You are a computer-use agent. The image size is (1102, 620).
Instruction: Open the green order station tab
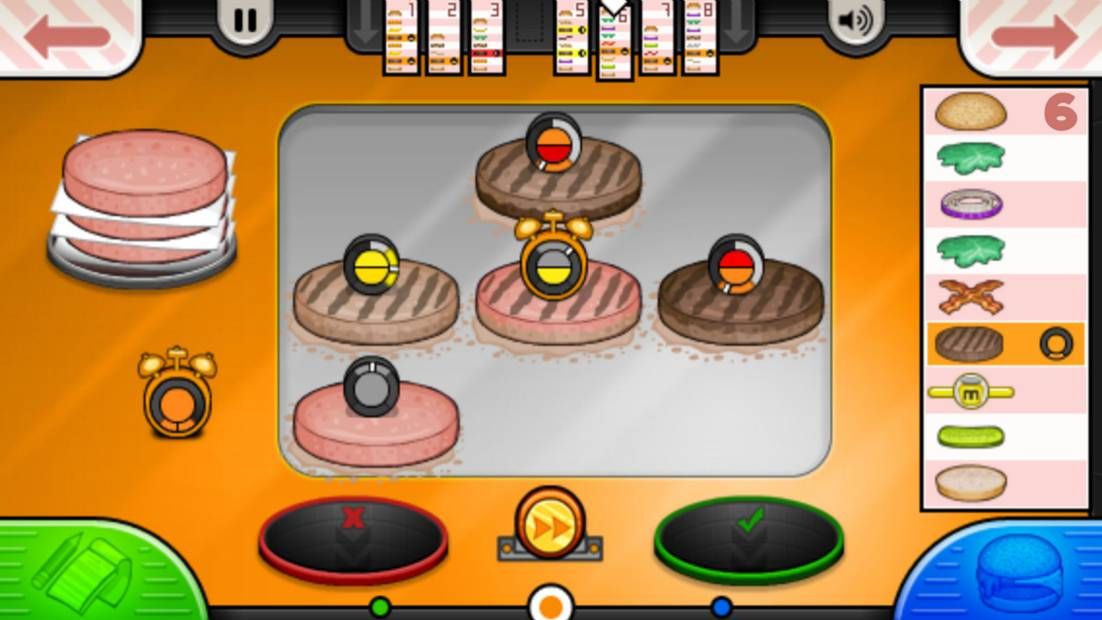tap(90, 572)
